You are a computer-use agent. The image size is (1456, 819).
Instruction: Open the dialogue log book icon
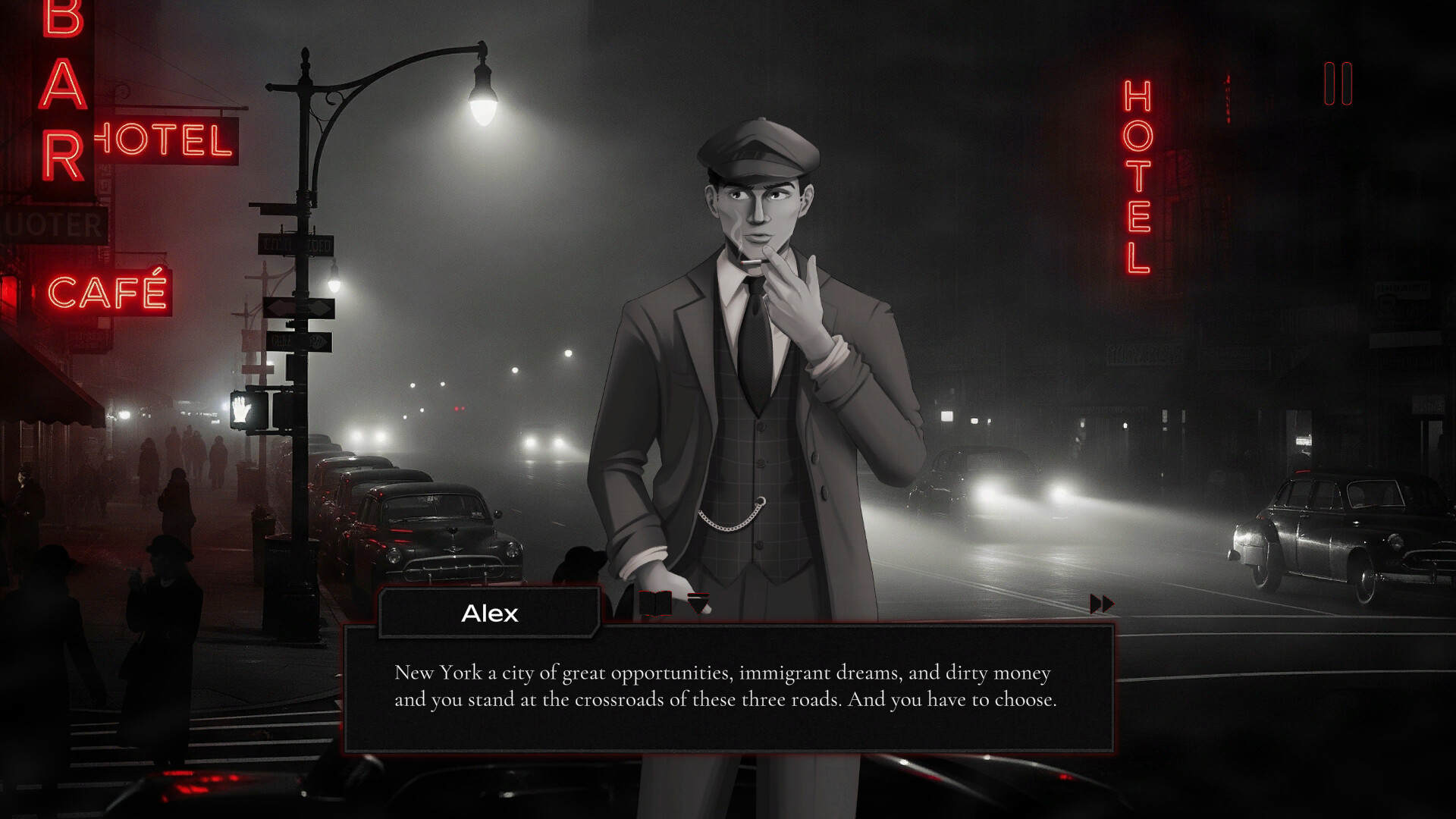click(655, 604)
